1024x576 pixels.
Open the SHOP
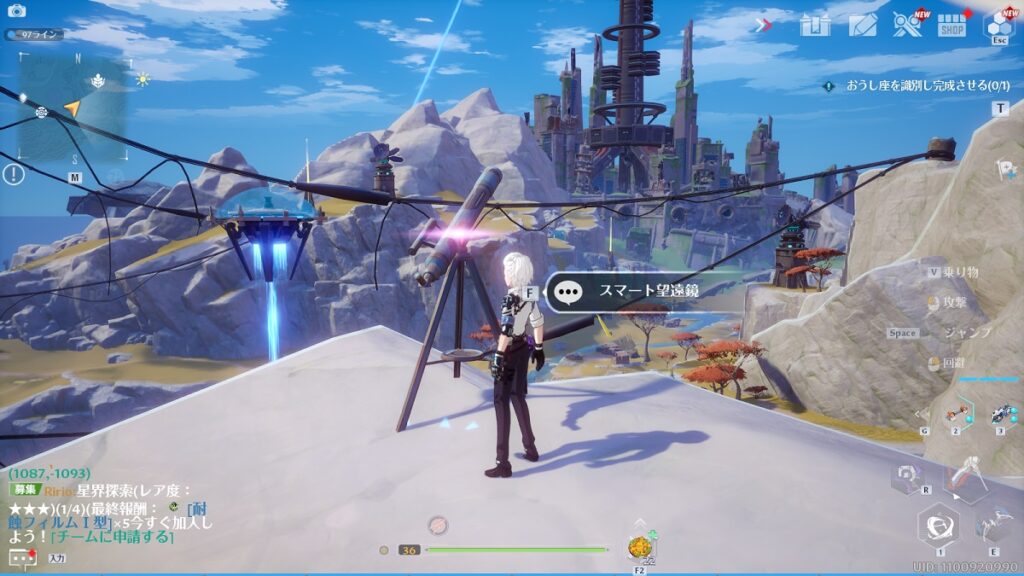[x=952, y=25]
